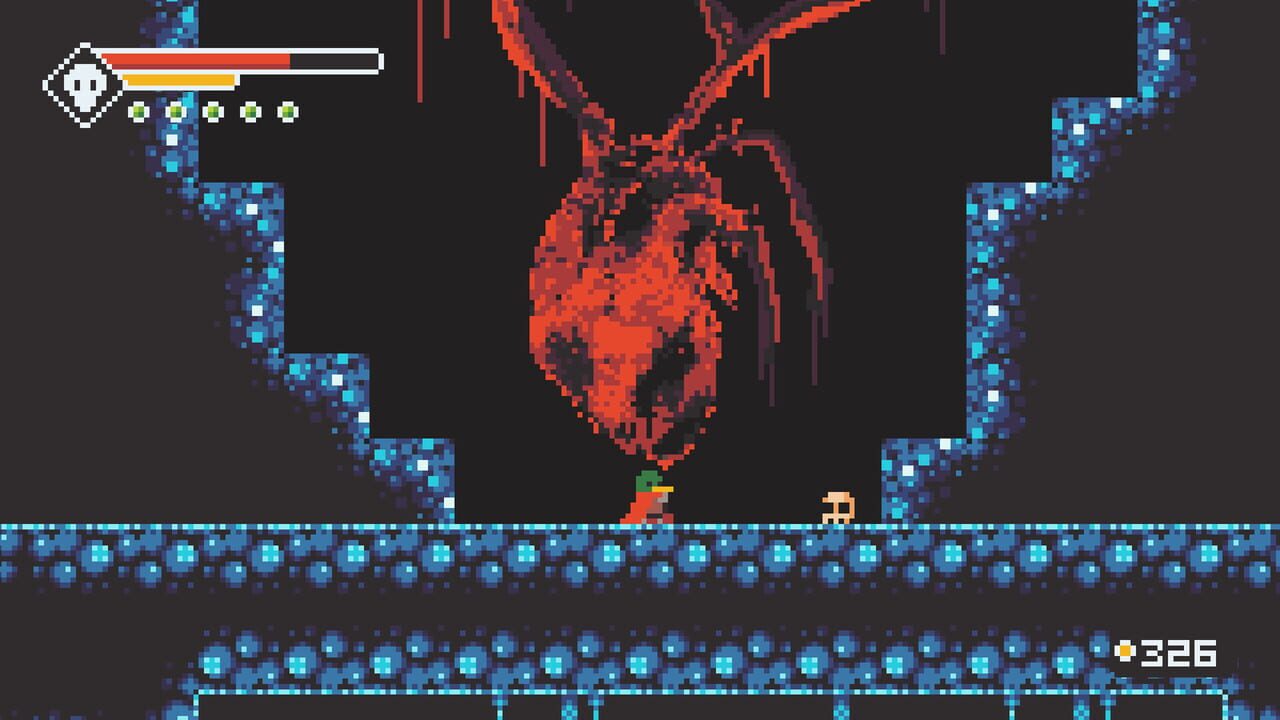Viewport: 1280px width, 720px height.
Task: Click the yellow stamina bar below the health bar
Action: 180,80
